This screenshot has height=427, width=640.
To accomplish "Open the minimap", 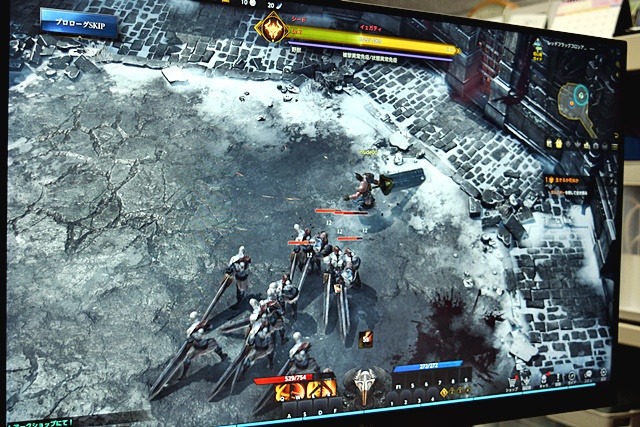I will click(x=577, y=98).
